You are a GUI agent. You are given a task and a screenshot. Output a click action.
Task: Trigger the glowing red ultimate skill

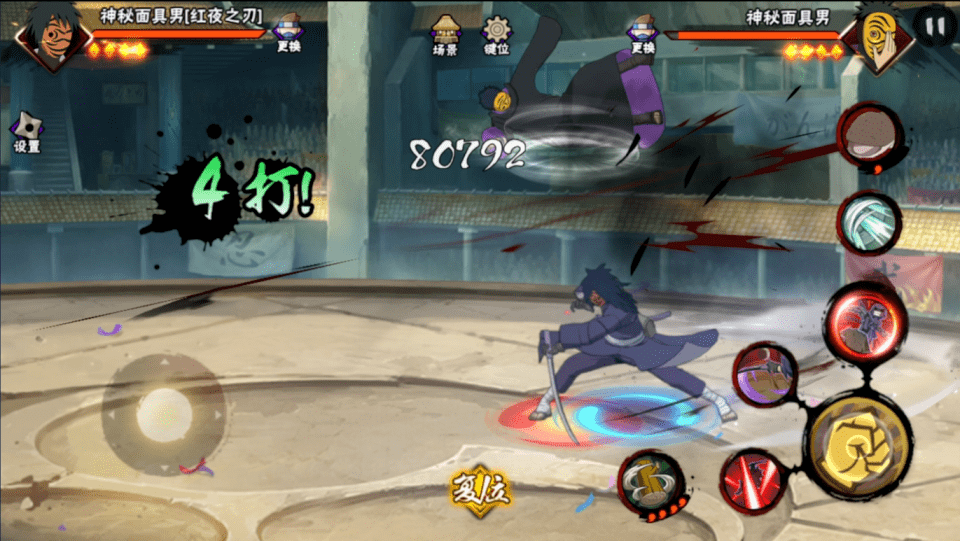[x=865, y=323]
